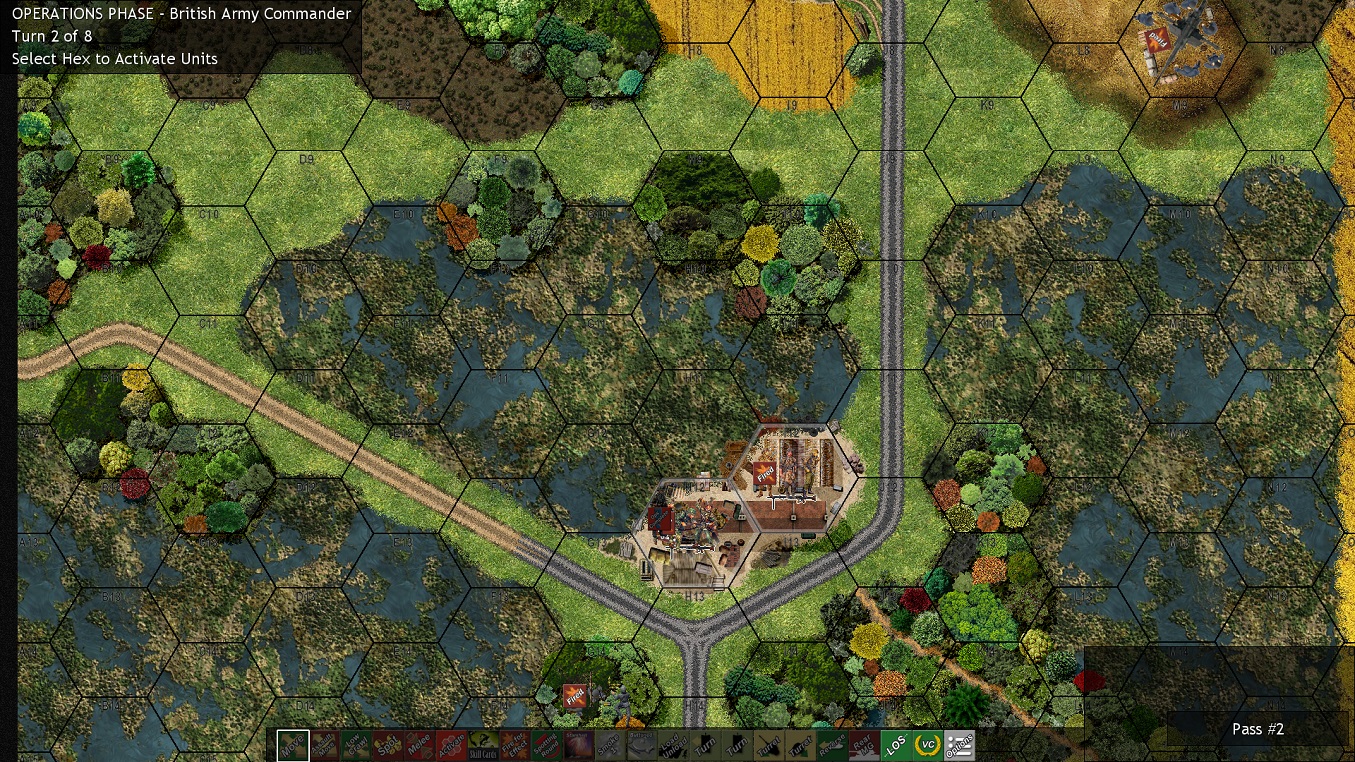The image size is (1355, 762).
Task: Click the Smoke 1 icon
Action: click(x=610, y=745)
